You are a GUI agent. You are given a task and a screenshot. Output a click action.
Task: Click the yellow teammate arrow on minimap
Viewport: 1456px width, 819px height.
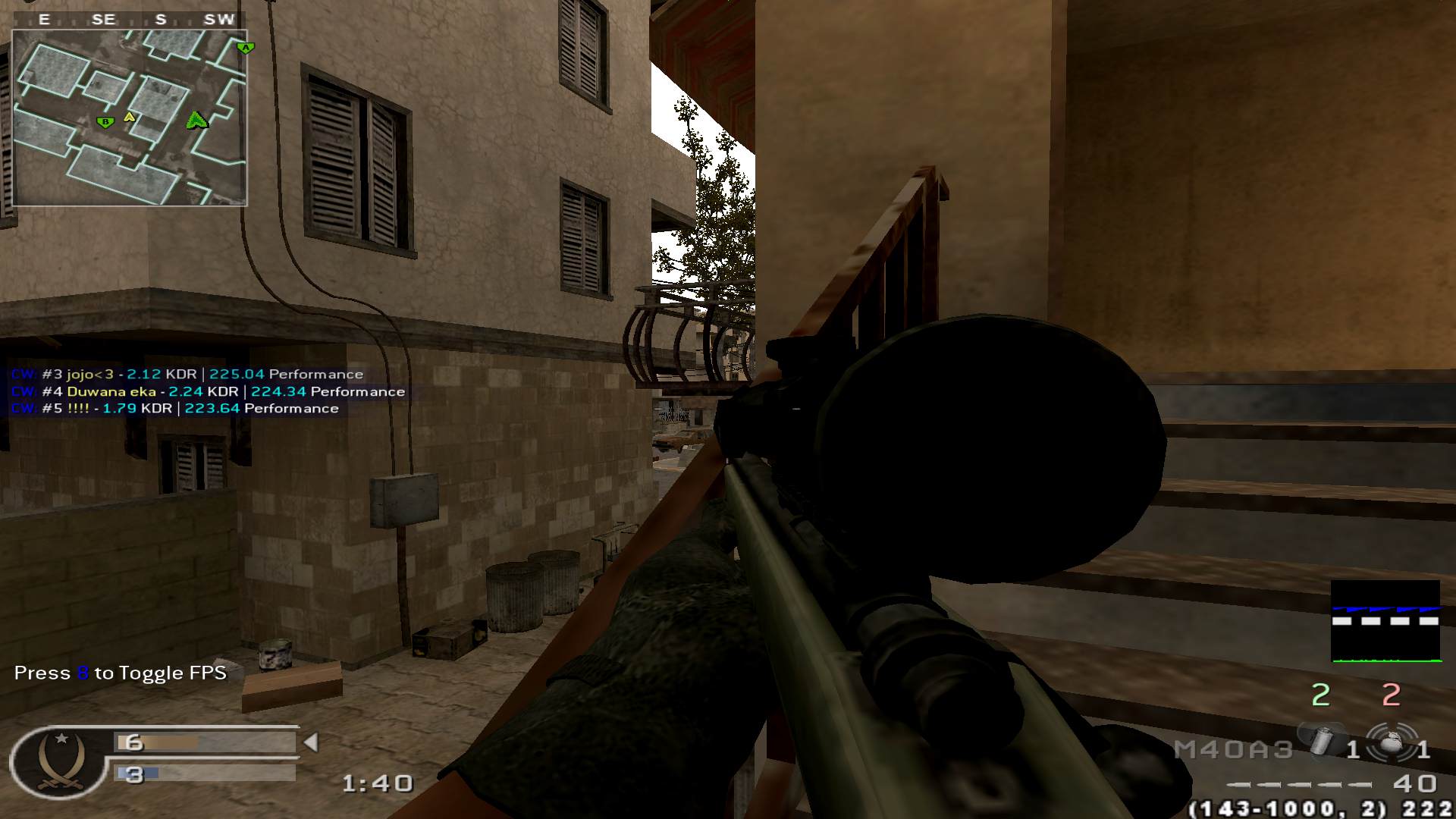pos(130,117)
